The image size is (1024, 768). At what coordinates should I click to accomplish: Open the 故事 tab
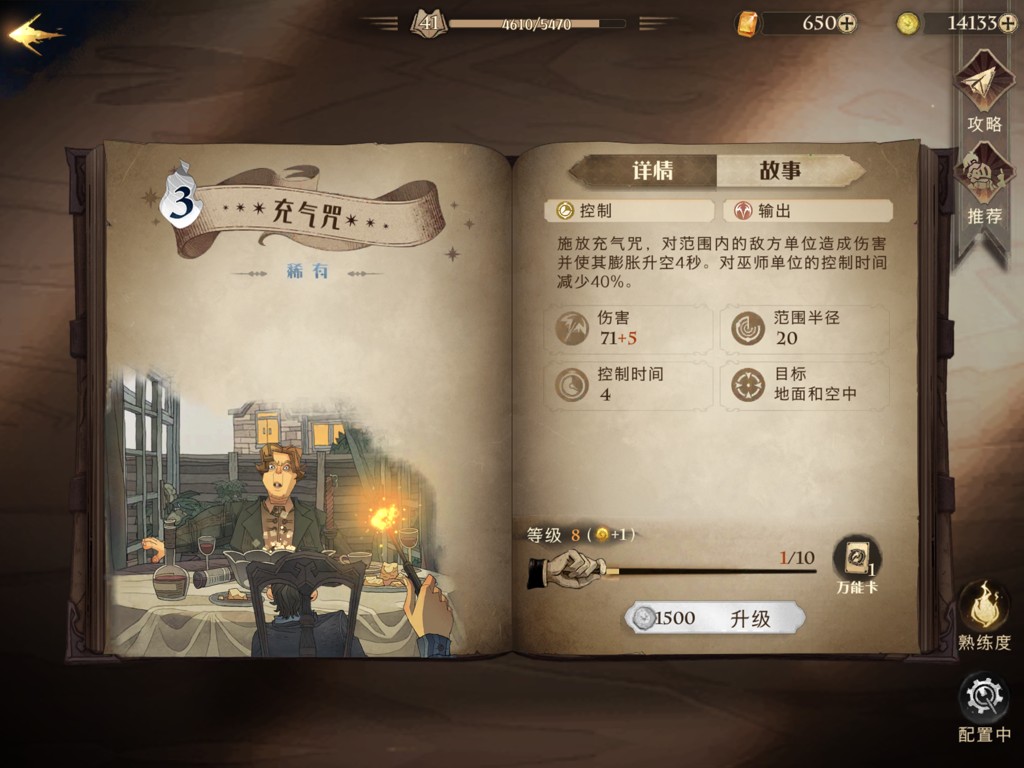(780, 171)
